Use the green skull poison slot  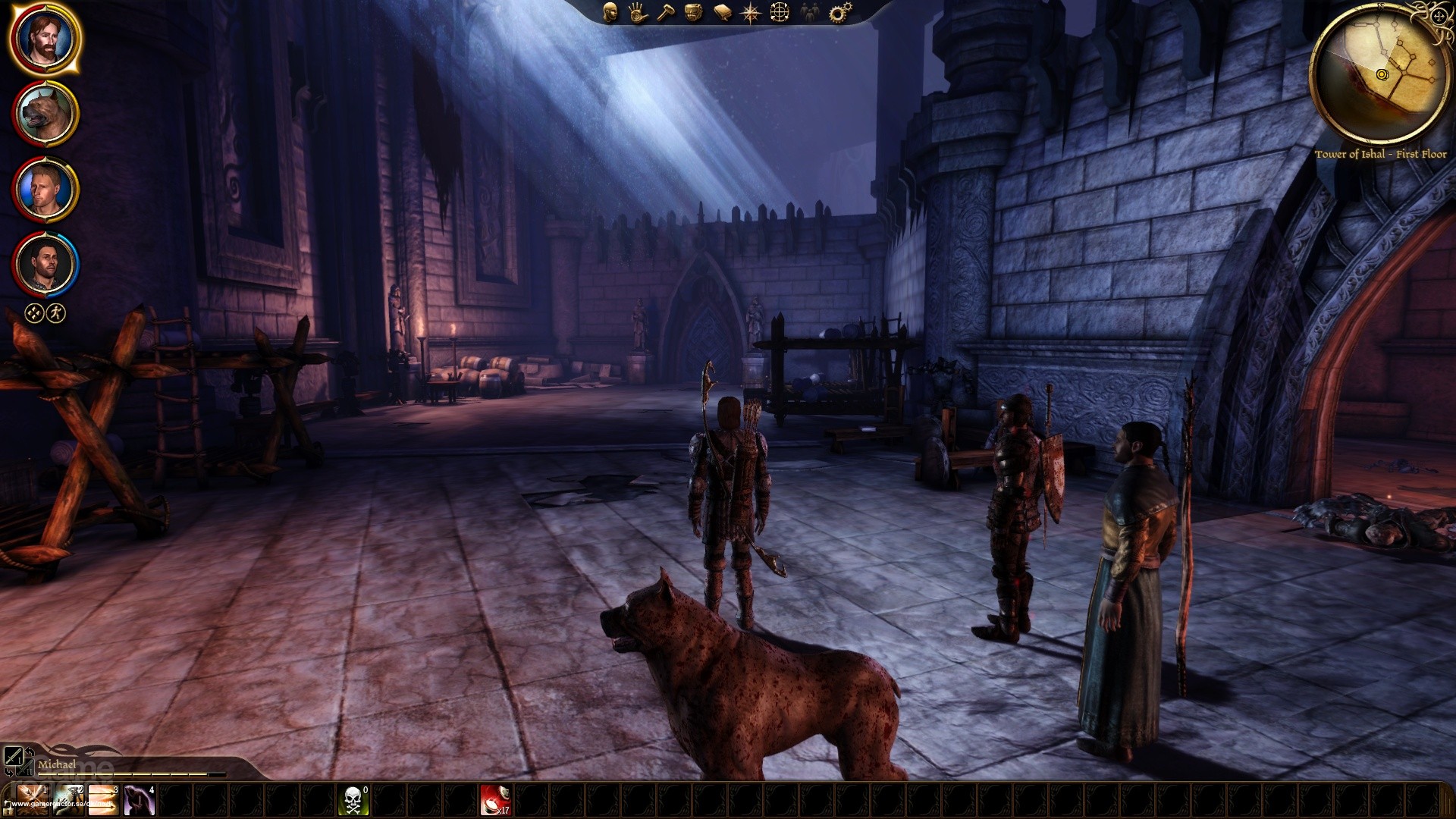[x=353, y=801]
